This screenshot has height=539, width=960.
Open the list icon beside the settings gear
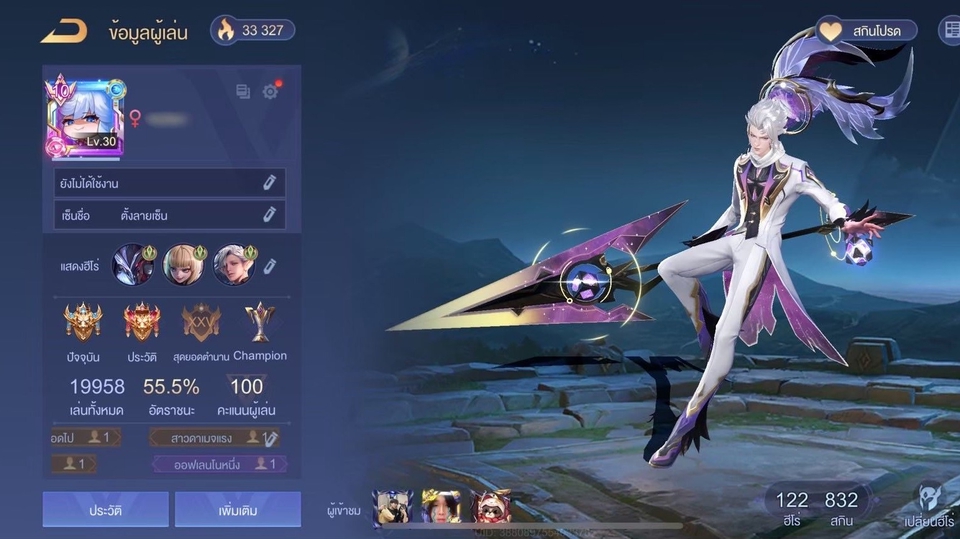pos(243,92)
